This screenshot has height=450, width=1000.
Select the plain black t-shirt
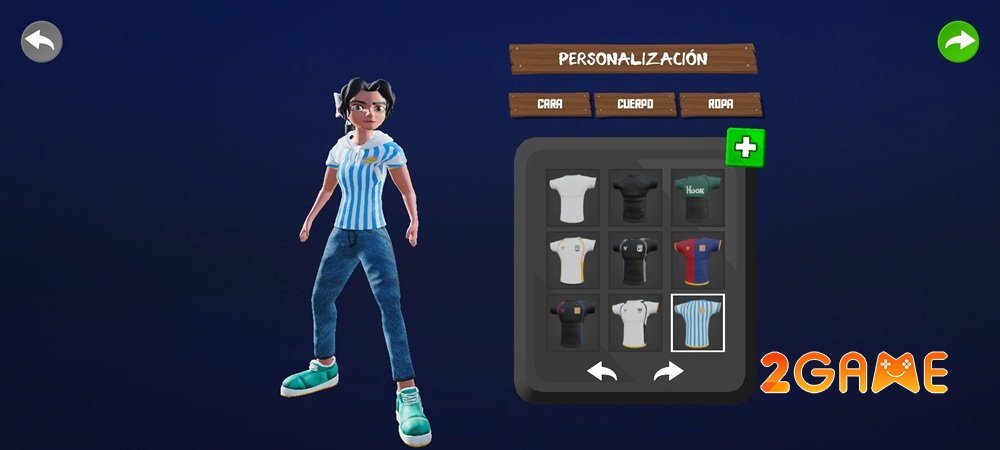tap(635, 196)
